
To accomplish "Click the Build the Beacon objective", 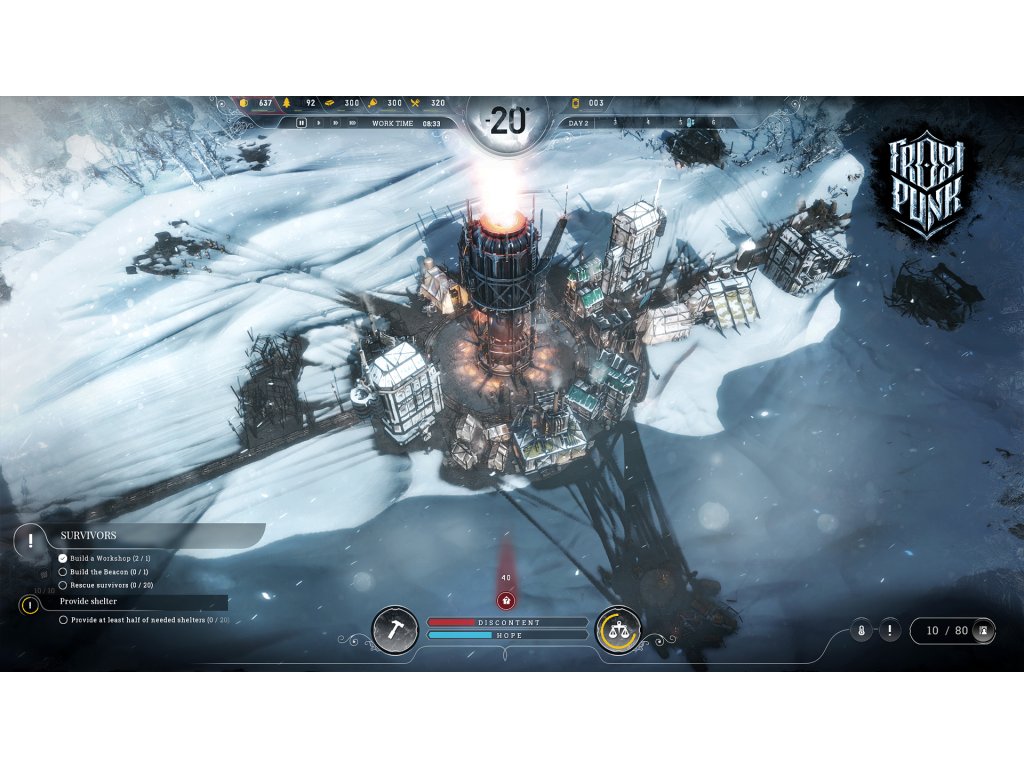I will (x=115, y=572).
